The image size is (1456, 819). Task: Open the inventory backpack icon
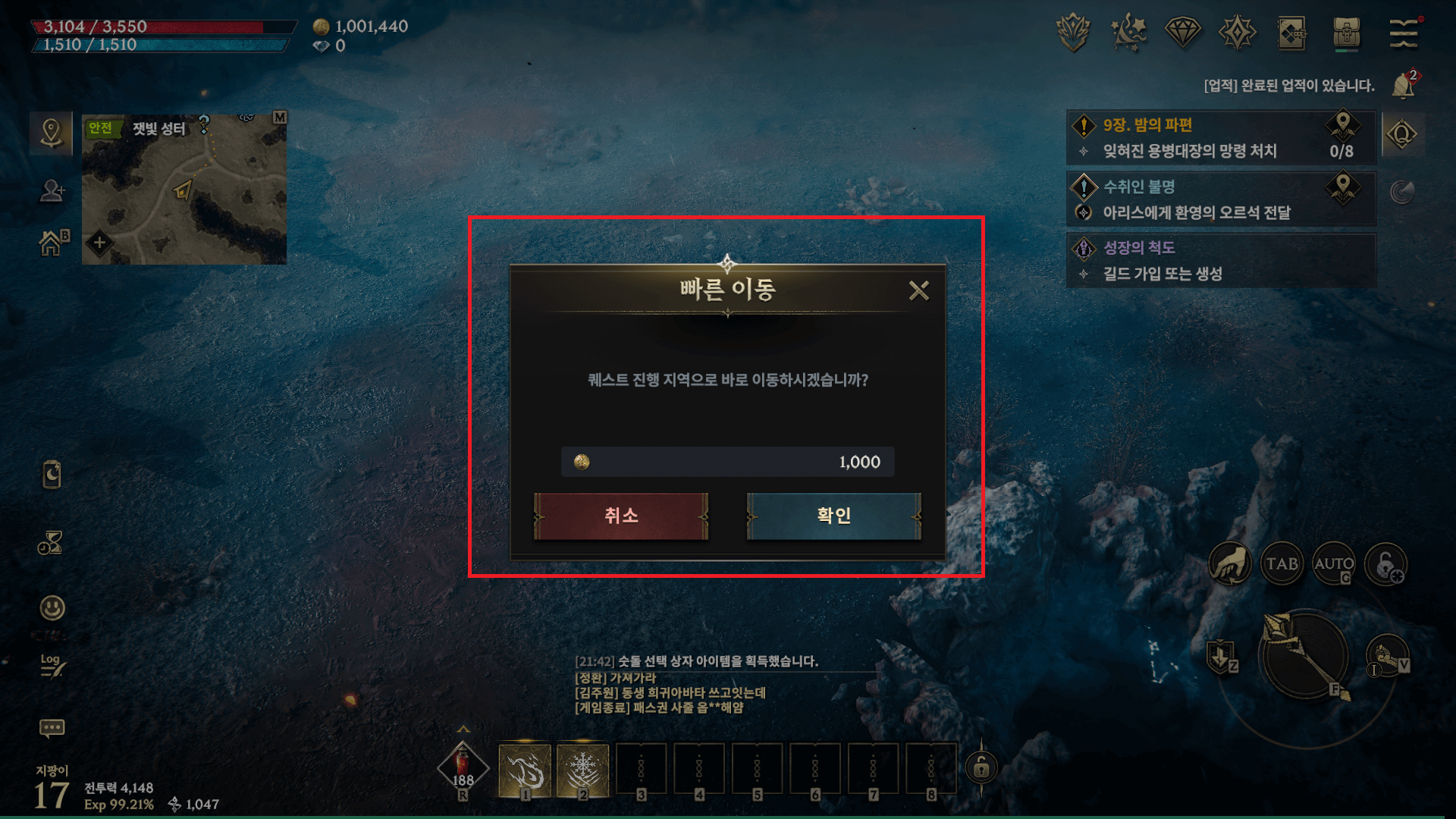coord(1348,32)
